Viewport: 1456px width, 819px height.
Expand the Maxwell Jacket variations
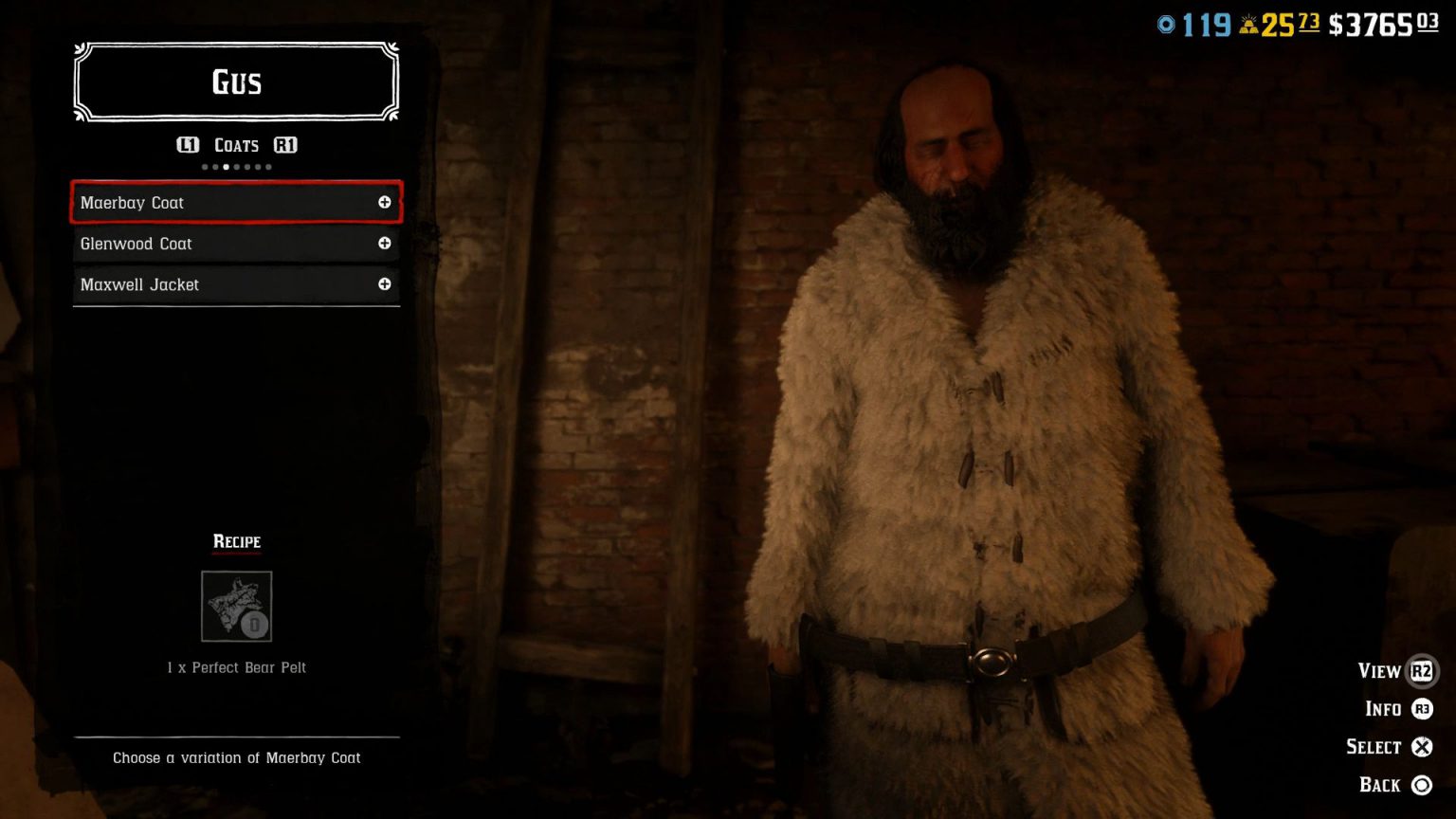[x=385, y=284]
